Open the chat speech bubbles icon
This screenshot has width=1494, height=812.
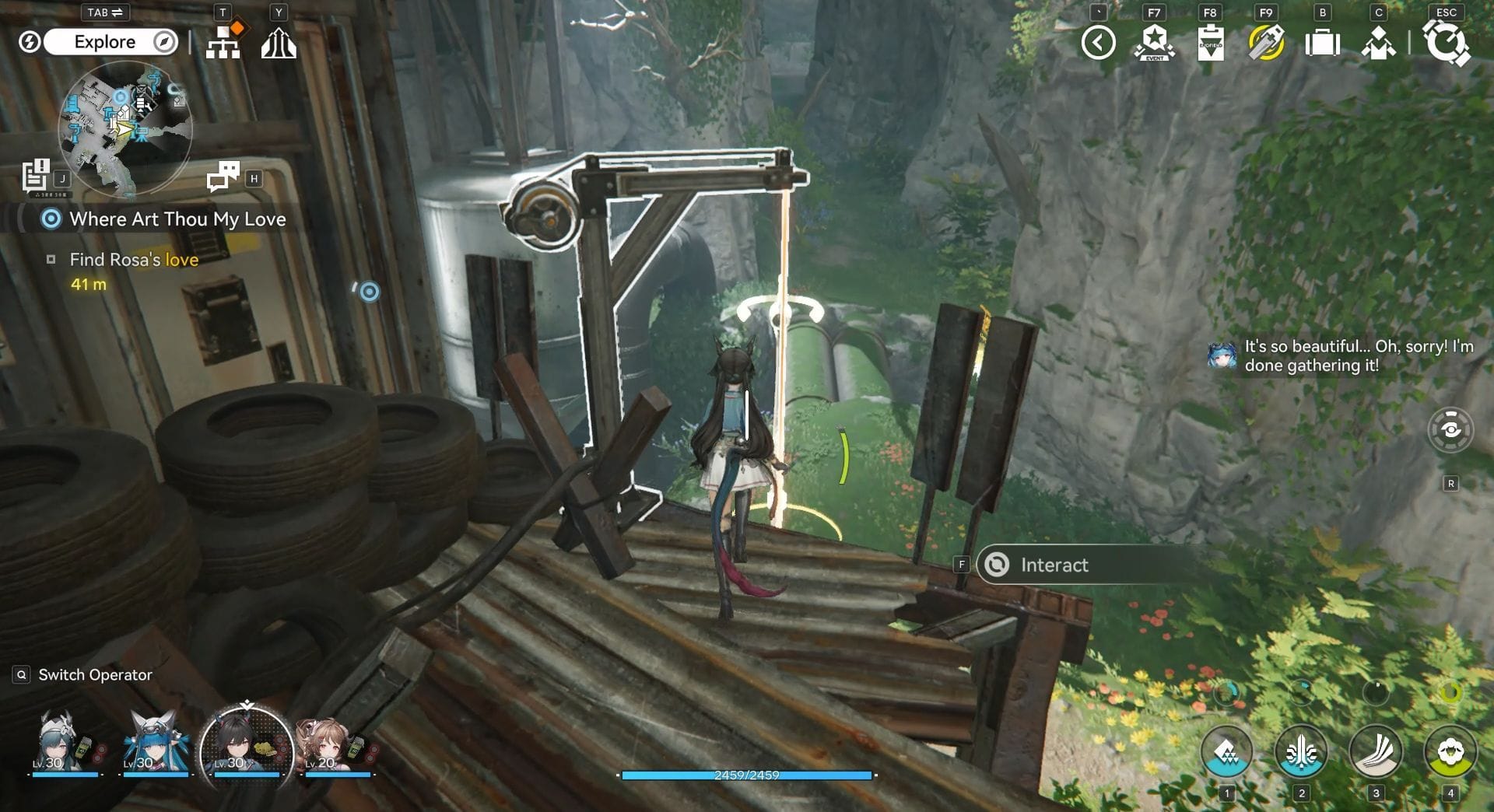tap(223, 177)
